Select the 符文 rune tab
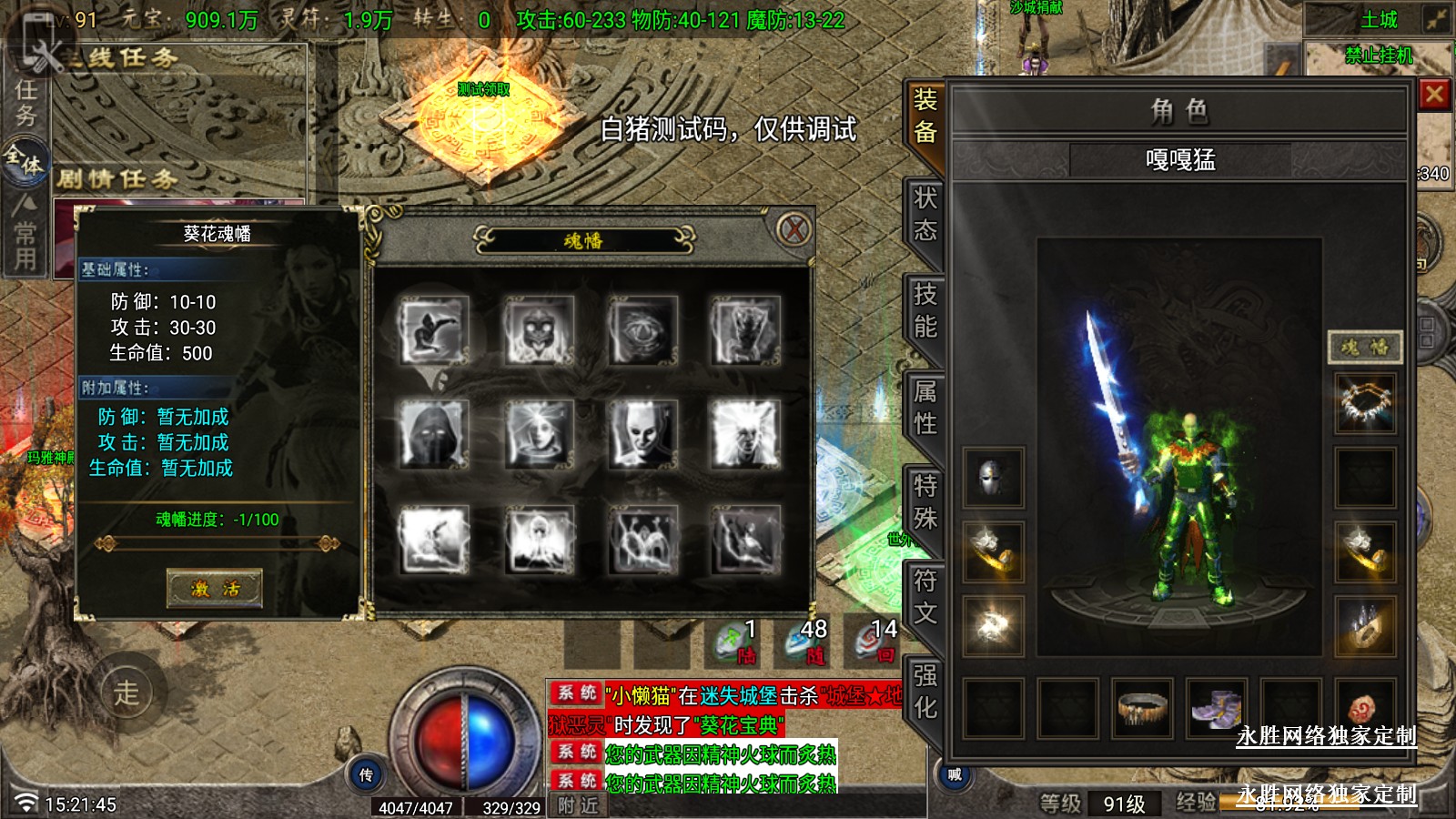Viewport: 1456px width, 819px height. coord(925,597)
